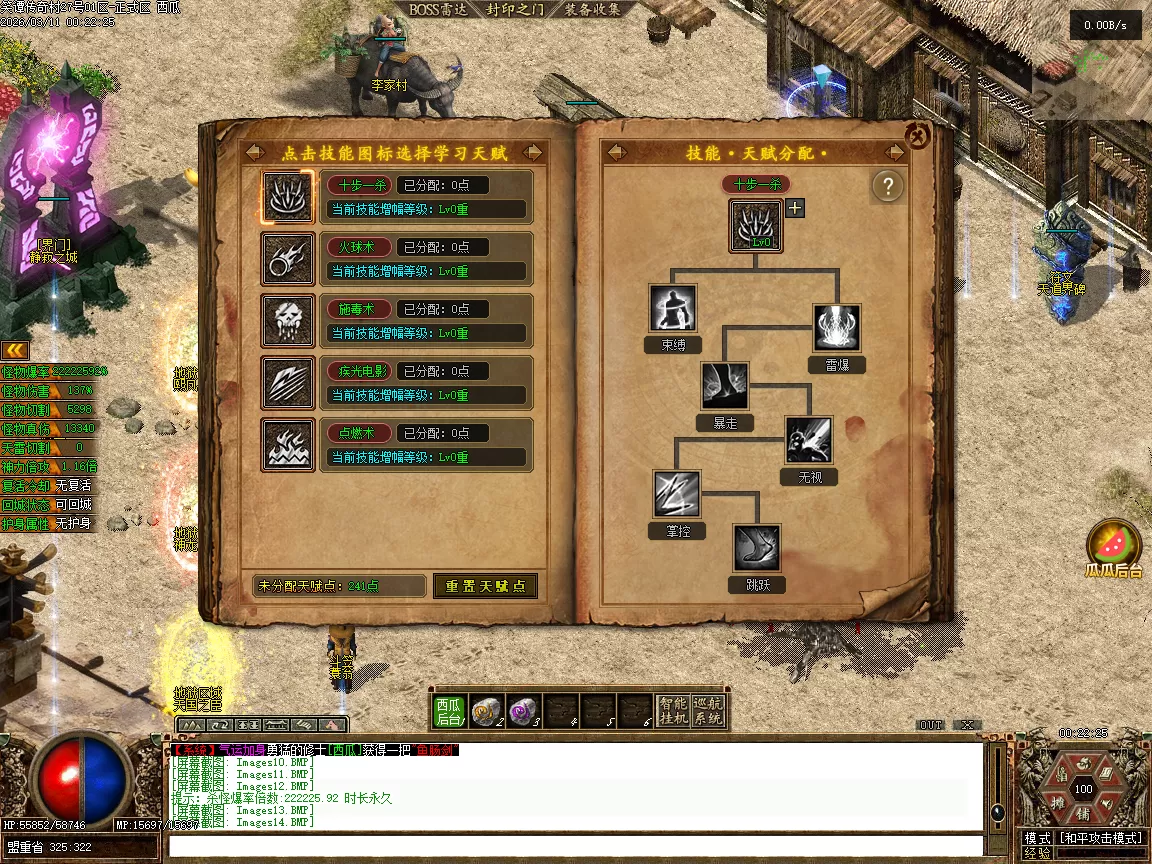This screenshot has height=864, width=1152.
Task: Open the 装备收集 top menu
Action: click(593, 10)
